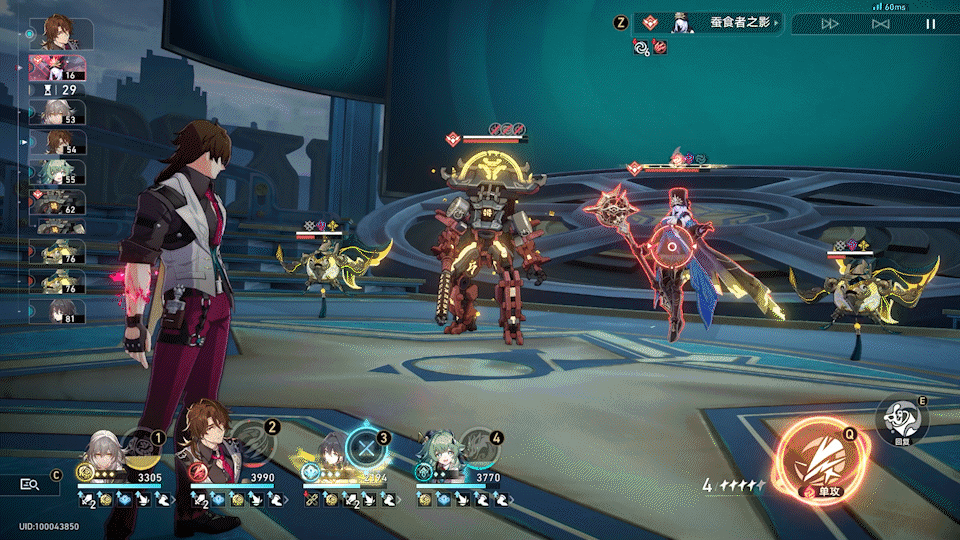Inspect the swirl debuff icon under enemy name
This screenshot has height=540, width=960.
pos(641,46)
